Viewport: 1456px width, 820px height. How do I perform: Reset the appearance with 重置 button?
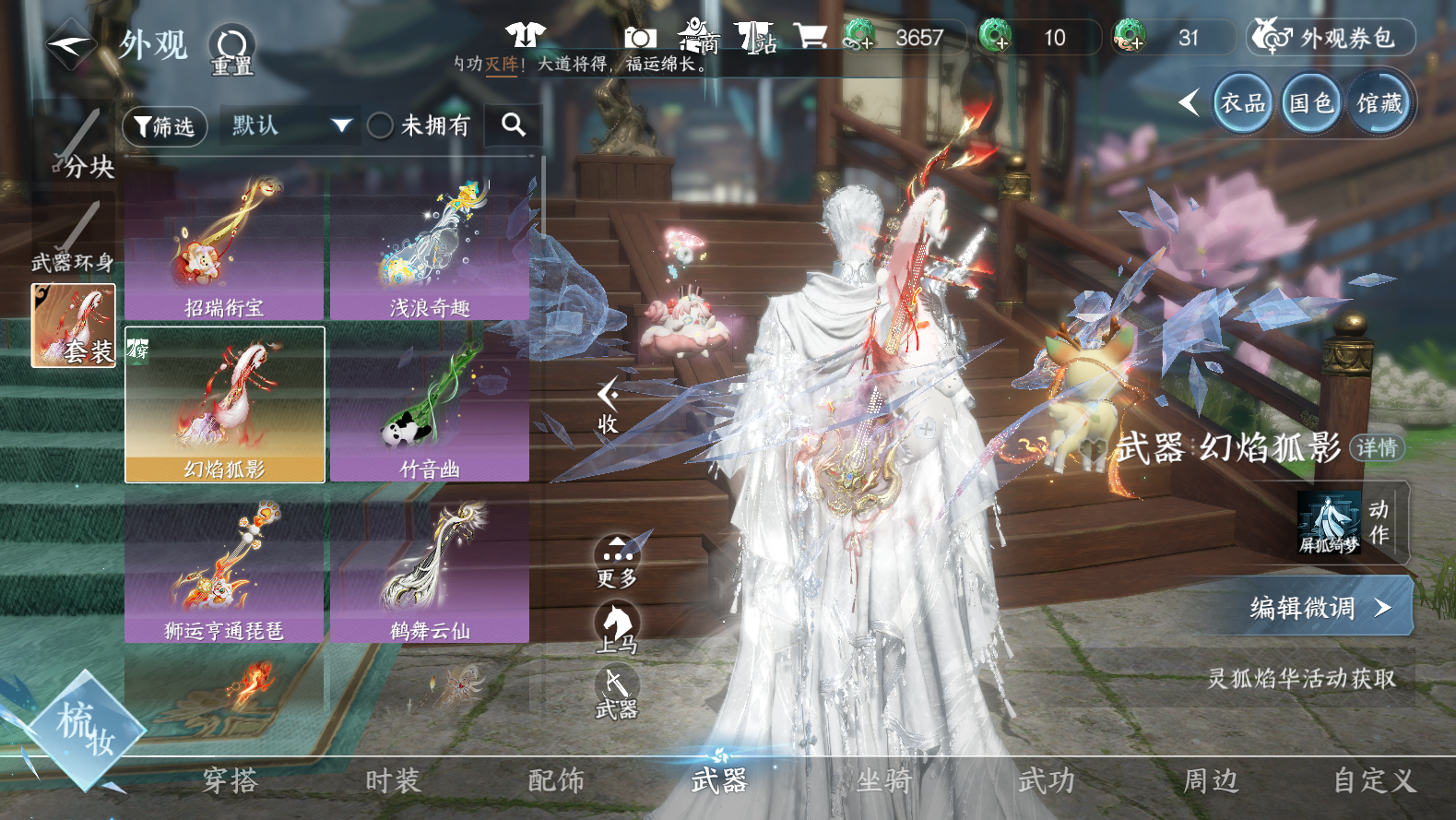tap(231, 50)
